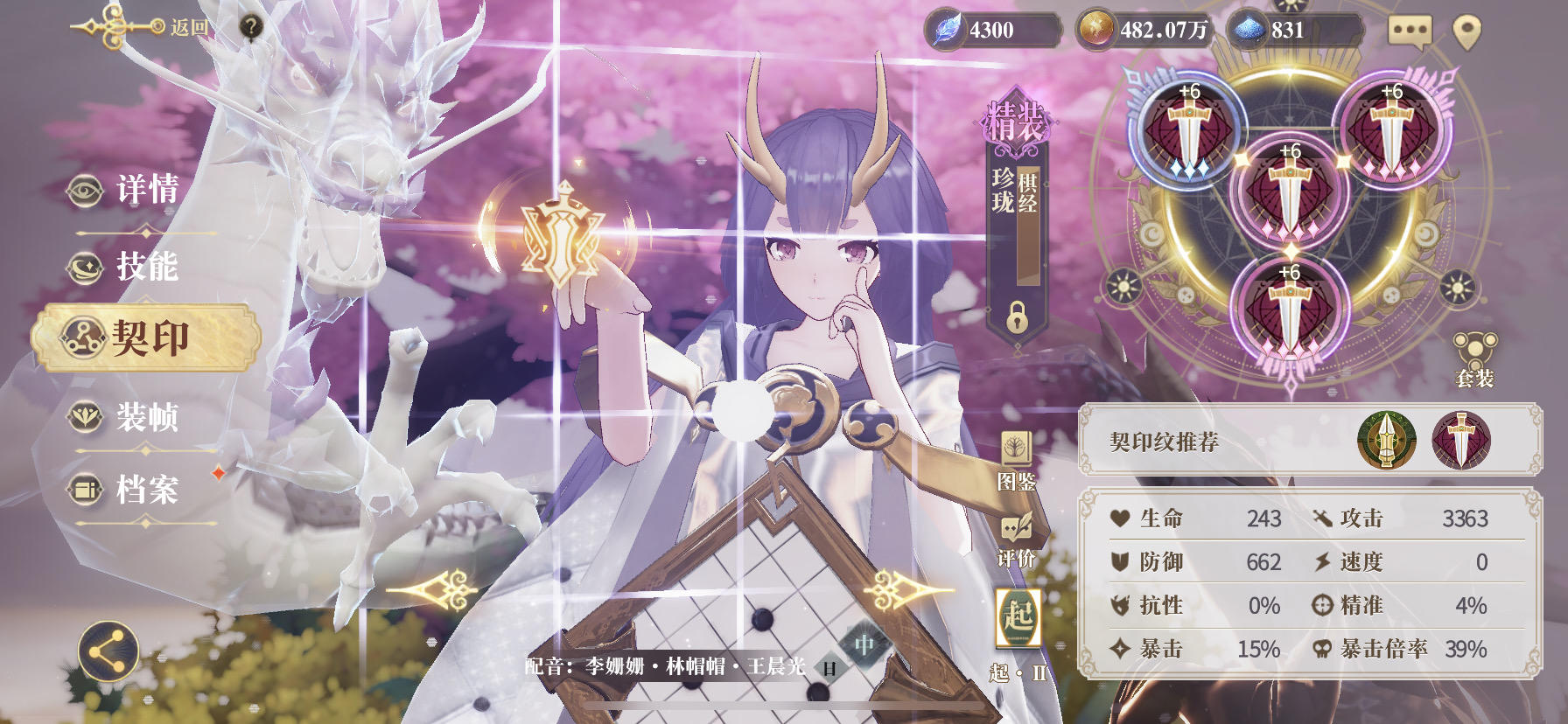
Task: Open the help question mark icon
Action: (x=252, y=24)
